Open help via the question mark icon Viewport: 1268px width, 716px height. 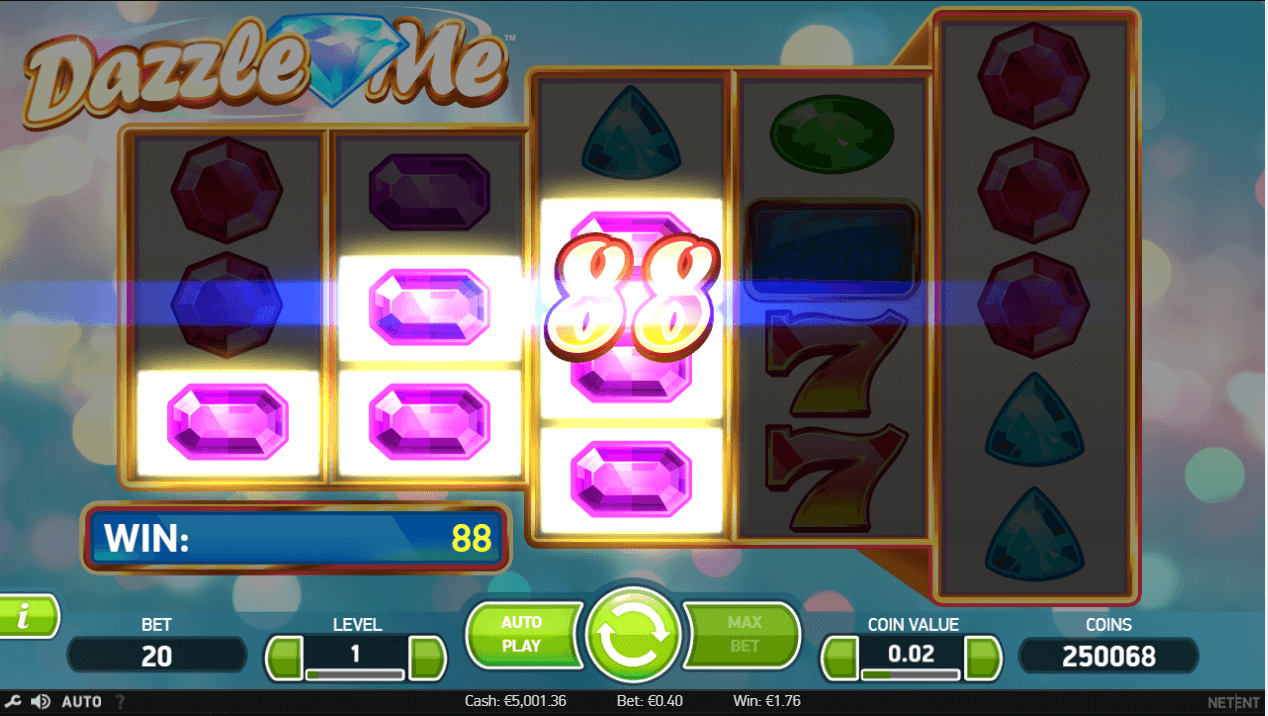point(121,702)
